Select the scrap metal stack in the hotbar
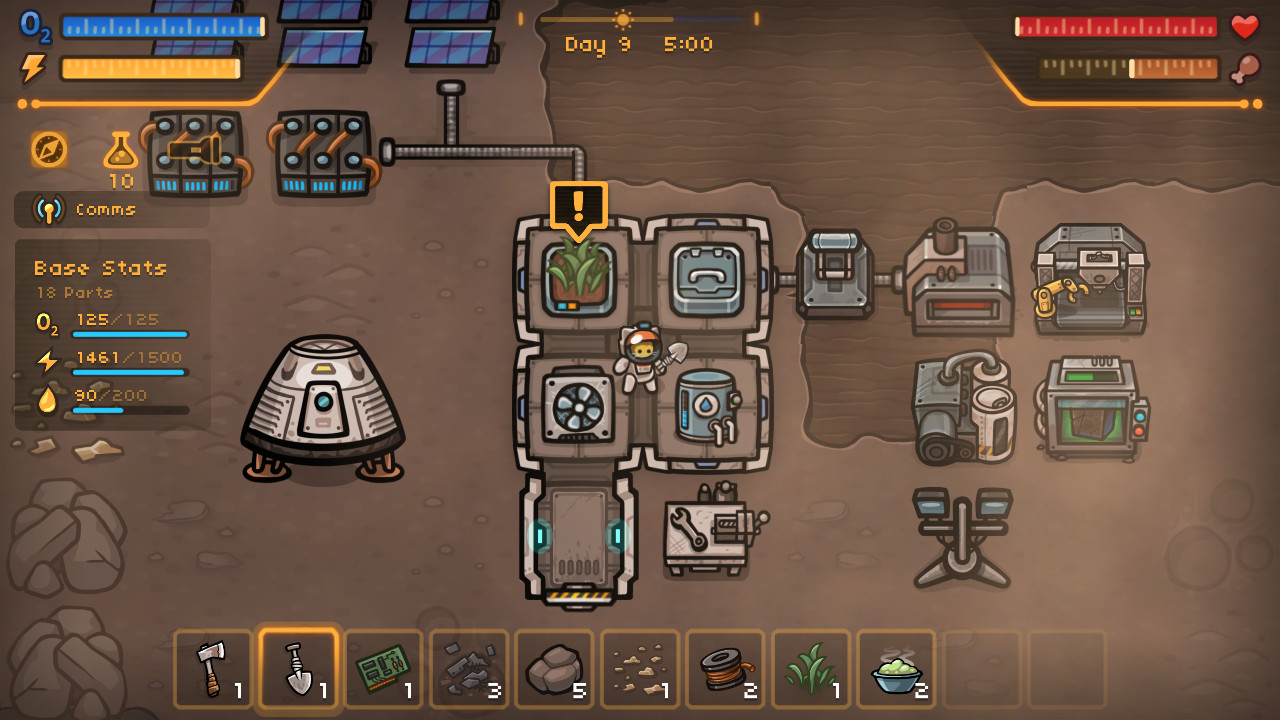This screenshot has height=720, width=1280. click(x=468, y=668)
